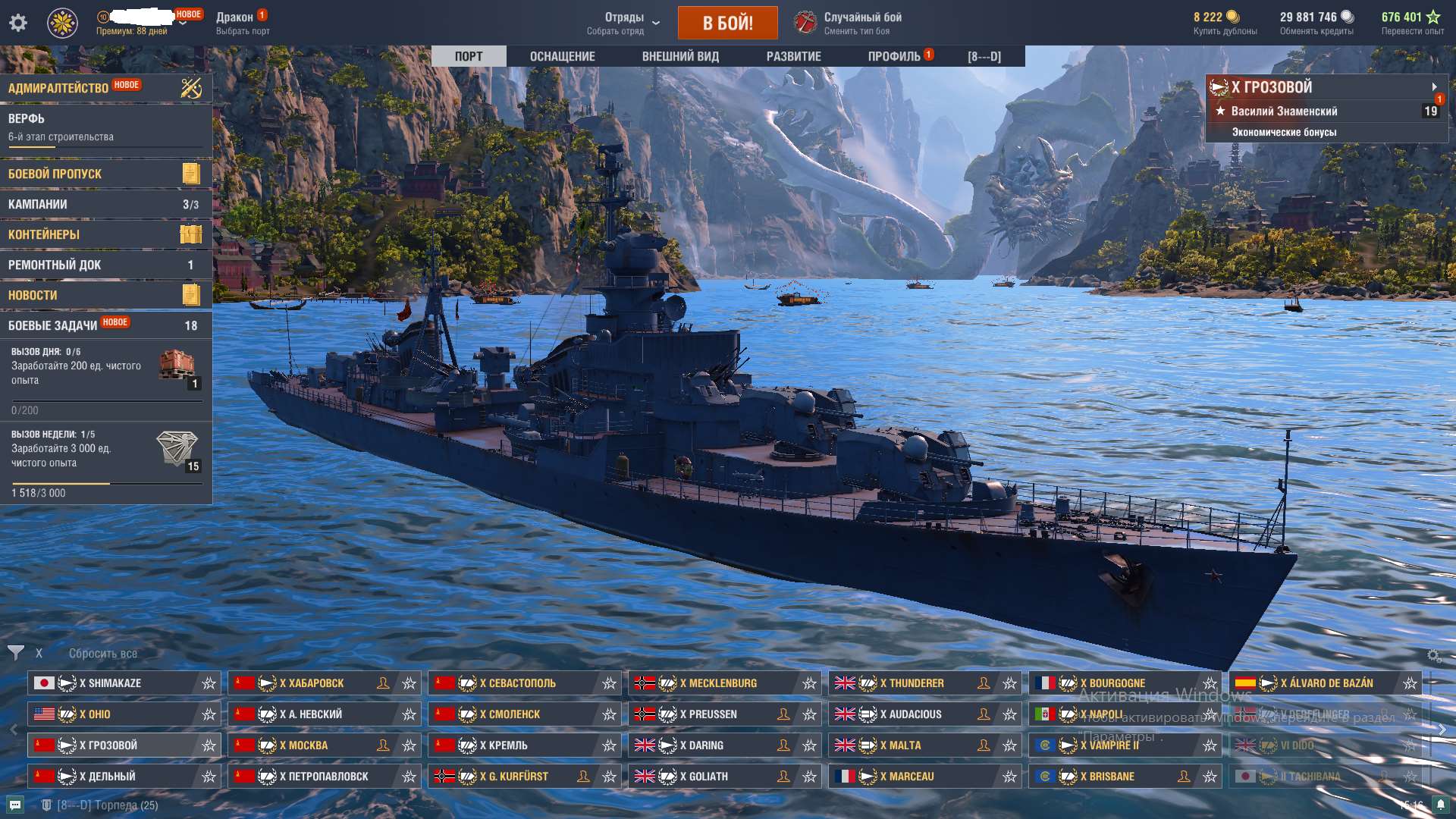Open the Containers chest icon

[x=192, y=234]
